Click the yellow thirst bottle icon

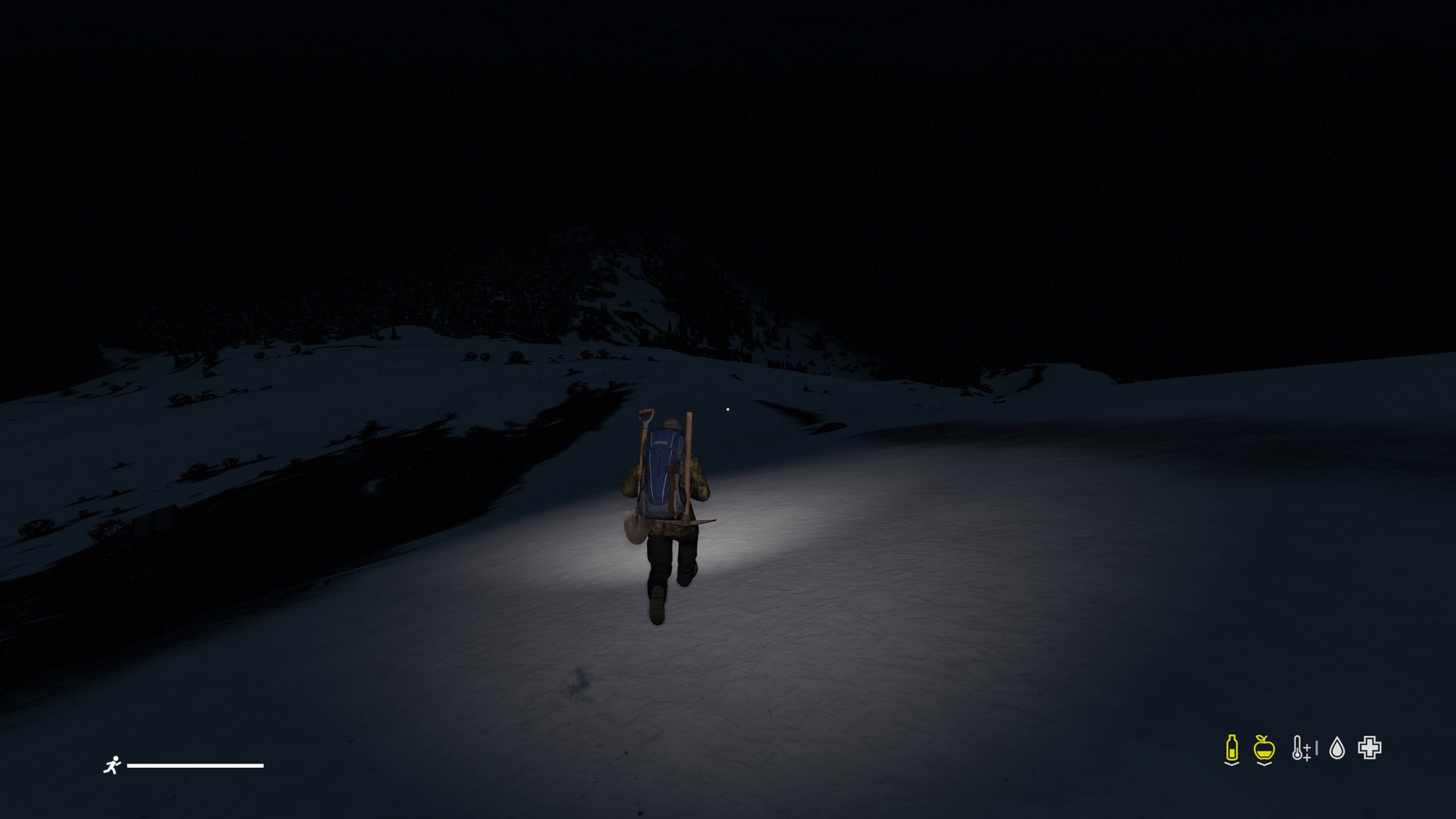[1232, 748]
